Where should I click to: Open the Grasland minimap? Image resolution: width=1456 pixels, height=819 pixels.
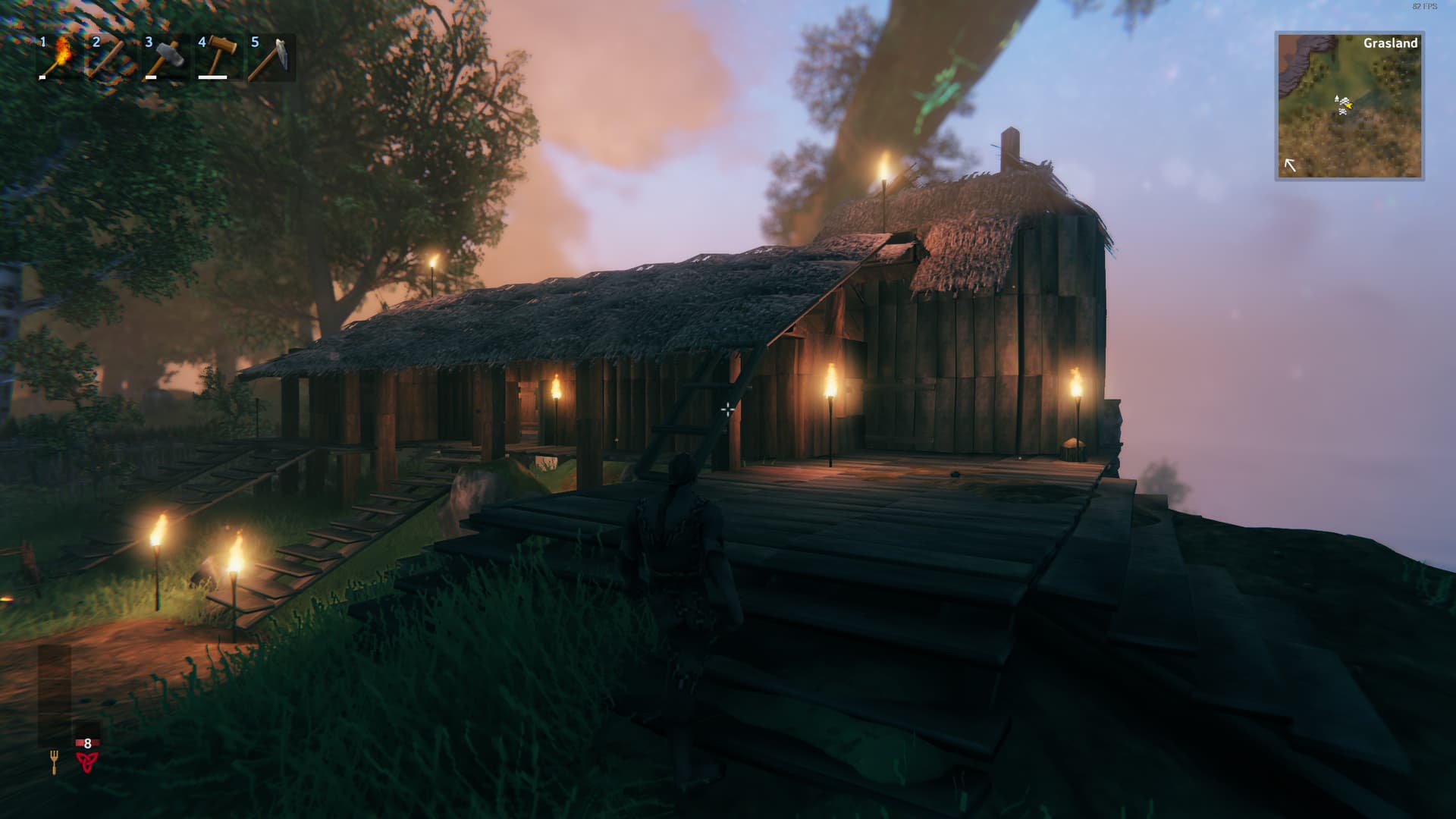[x=1349, y=106]
